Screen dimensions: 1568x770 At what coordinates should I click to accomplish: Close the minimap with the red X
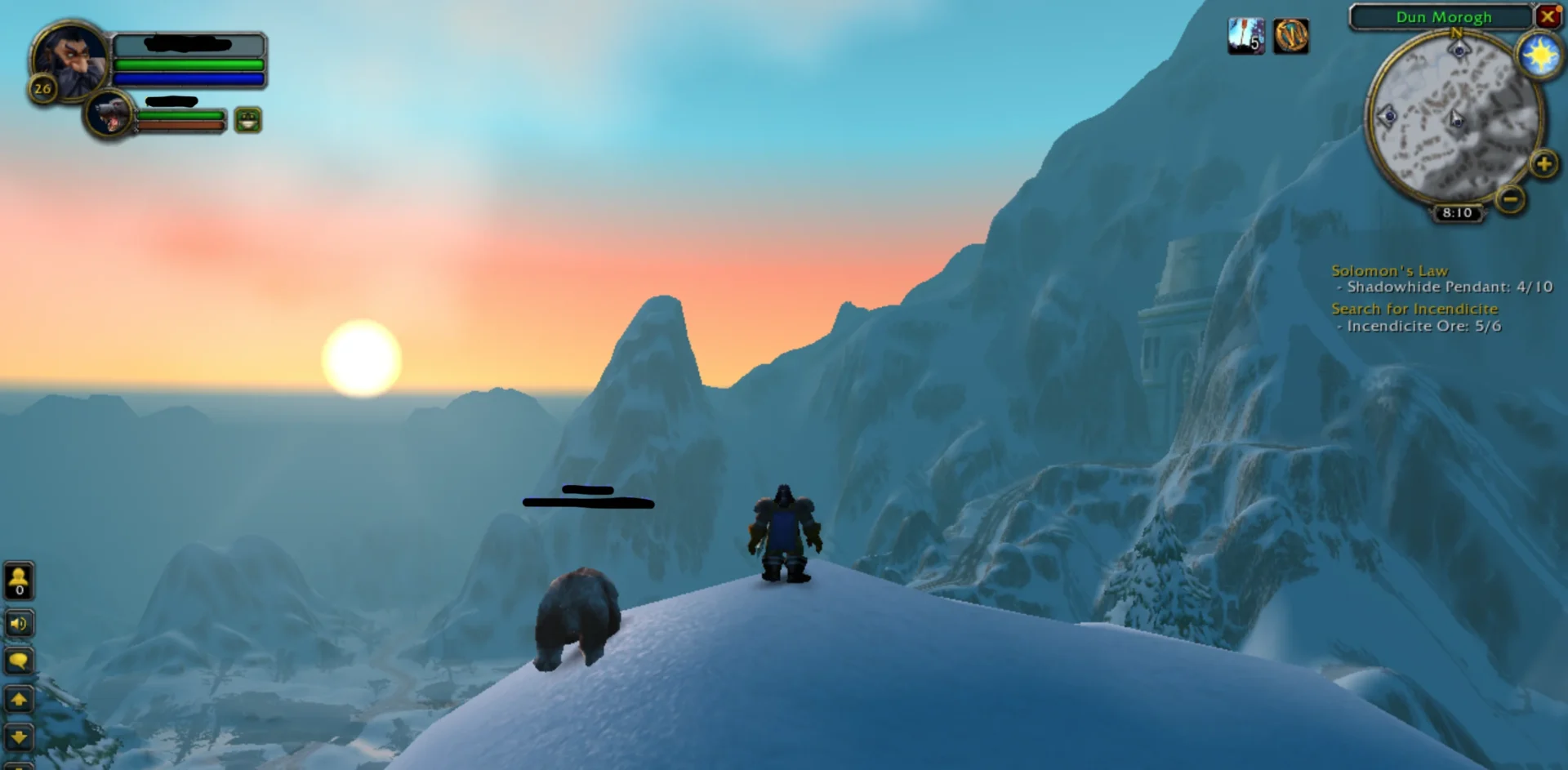pos(1547,16)
